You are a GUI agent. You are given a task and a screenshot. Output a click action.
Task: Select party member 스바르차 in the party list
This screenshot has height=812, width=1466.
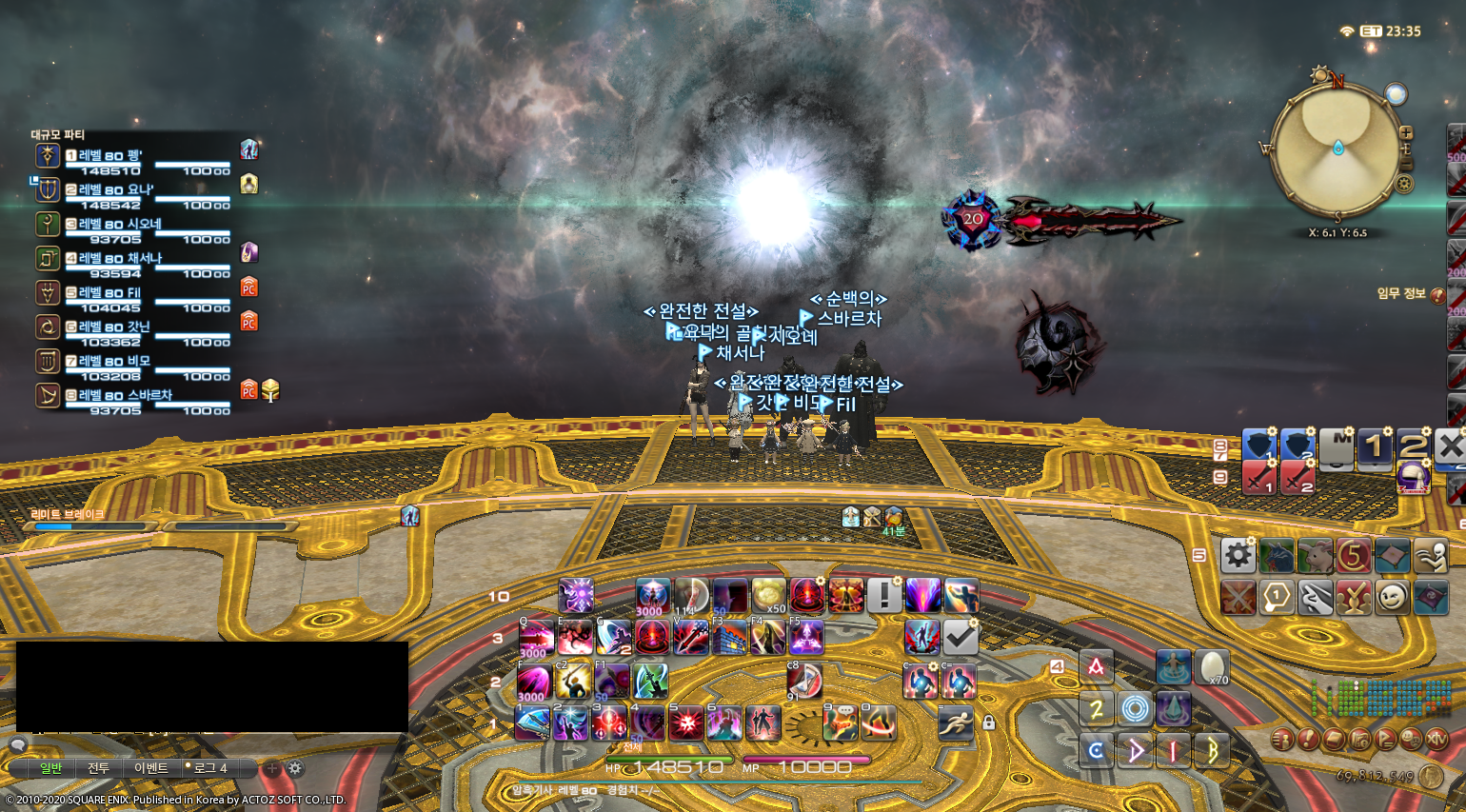(x=125, y=395)
